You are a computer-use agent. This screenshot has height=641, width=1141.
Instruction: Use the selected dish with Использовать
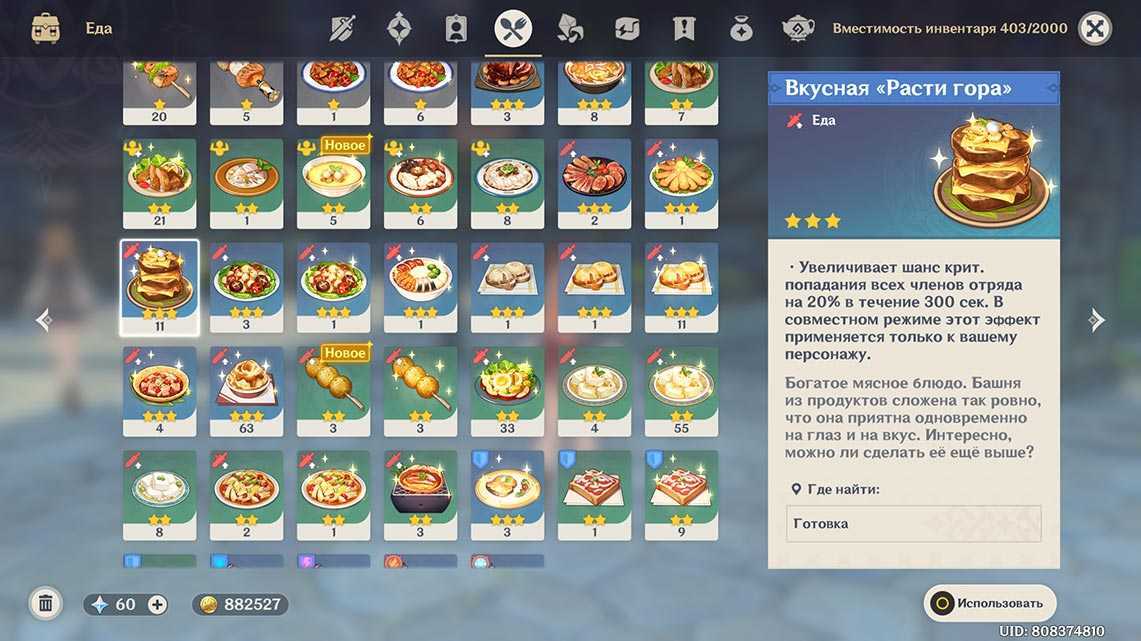[988, 603]
